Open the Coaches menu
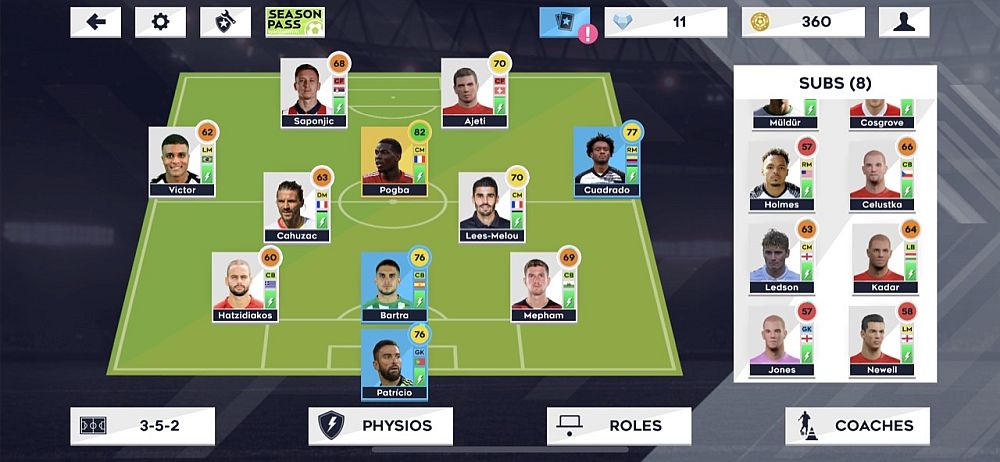The image size is (1000, 462). 857,425
